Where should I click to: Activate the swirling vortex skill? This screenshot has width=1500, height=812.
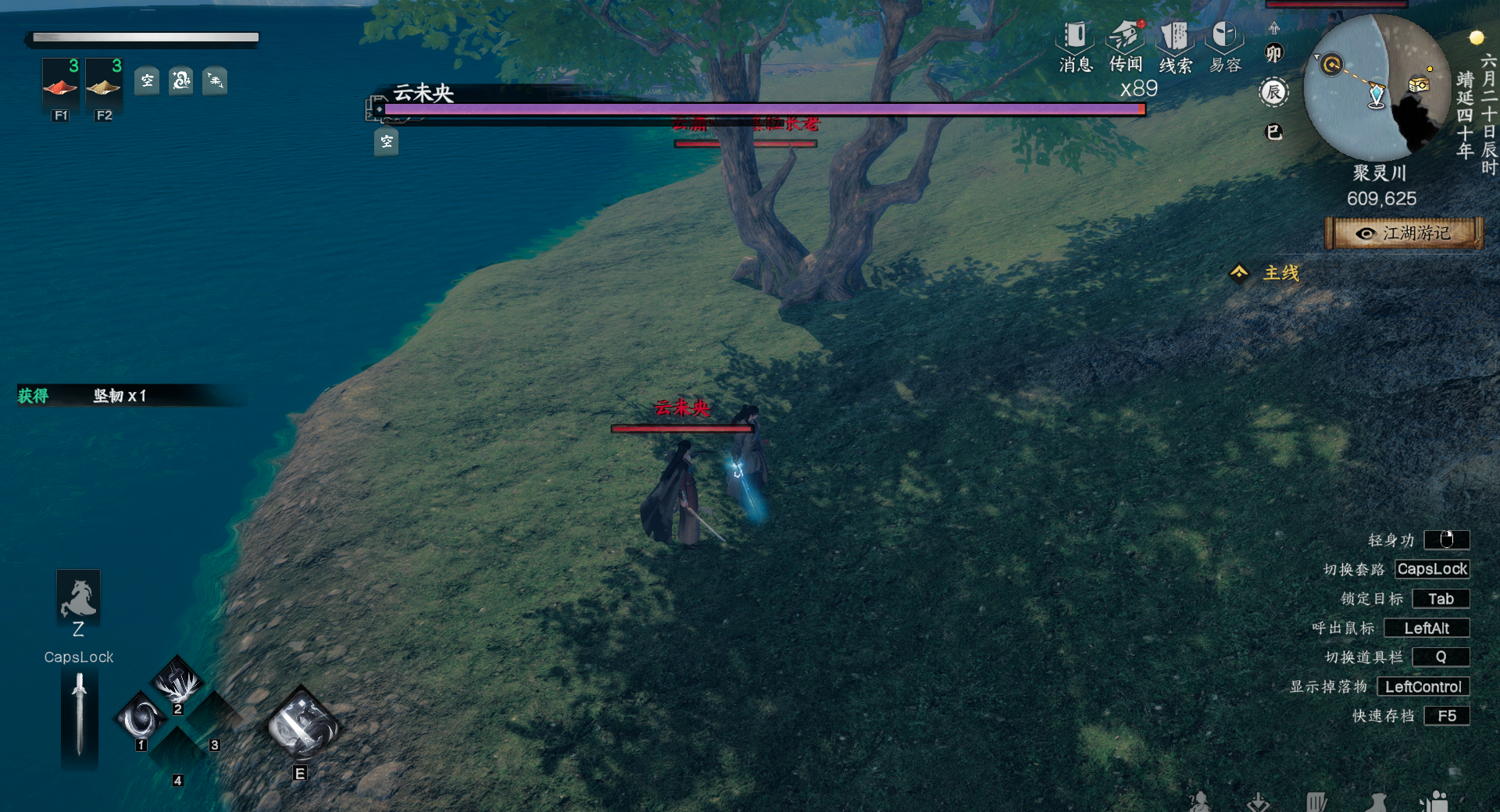pos(142,718)
